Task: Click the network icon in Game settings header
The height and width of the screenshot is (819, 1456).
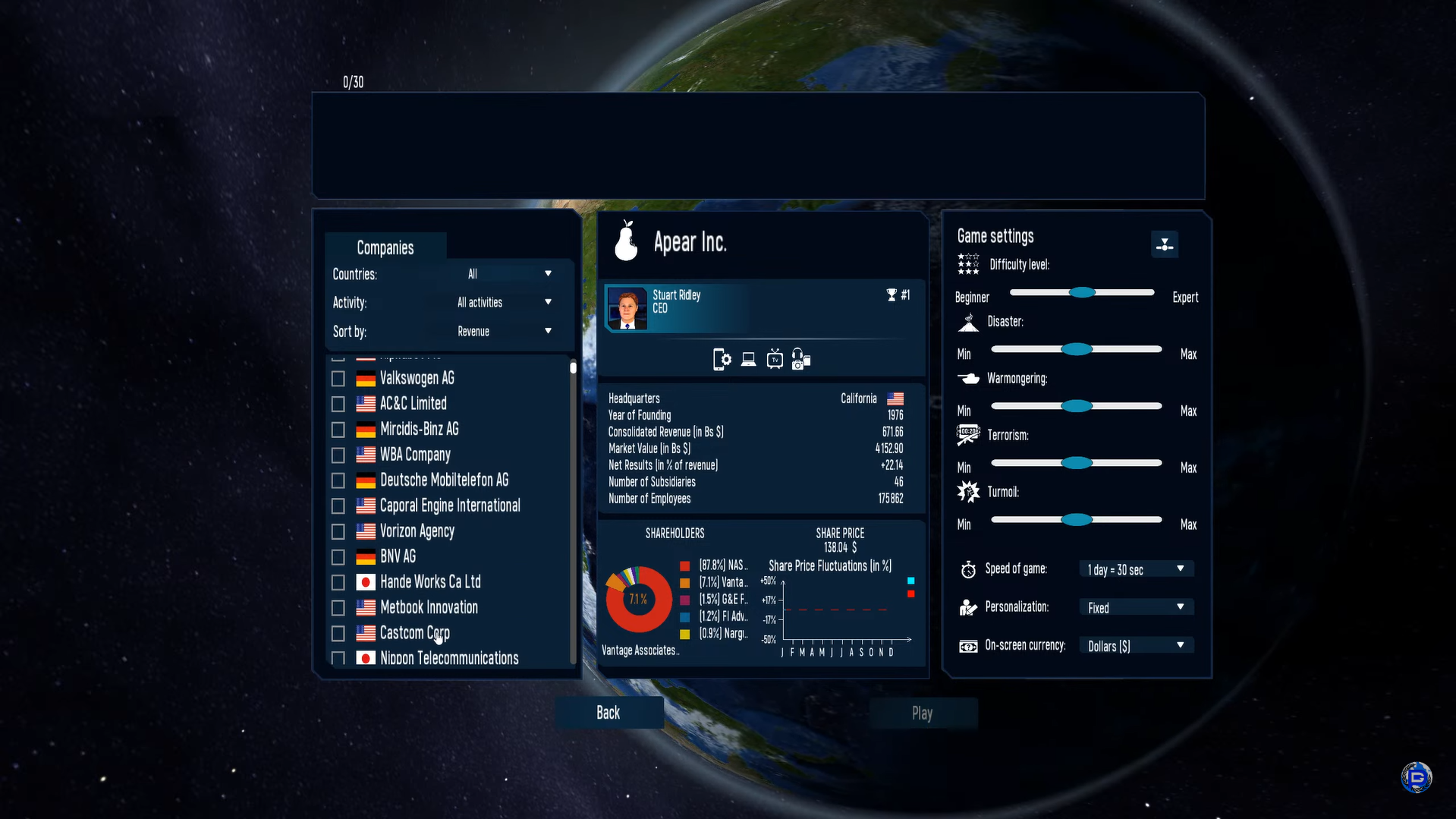Action: 1165,244
